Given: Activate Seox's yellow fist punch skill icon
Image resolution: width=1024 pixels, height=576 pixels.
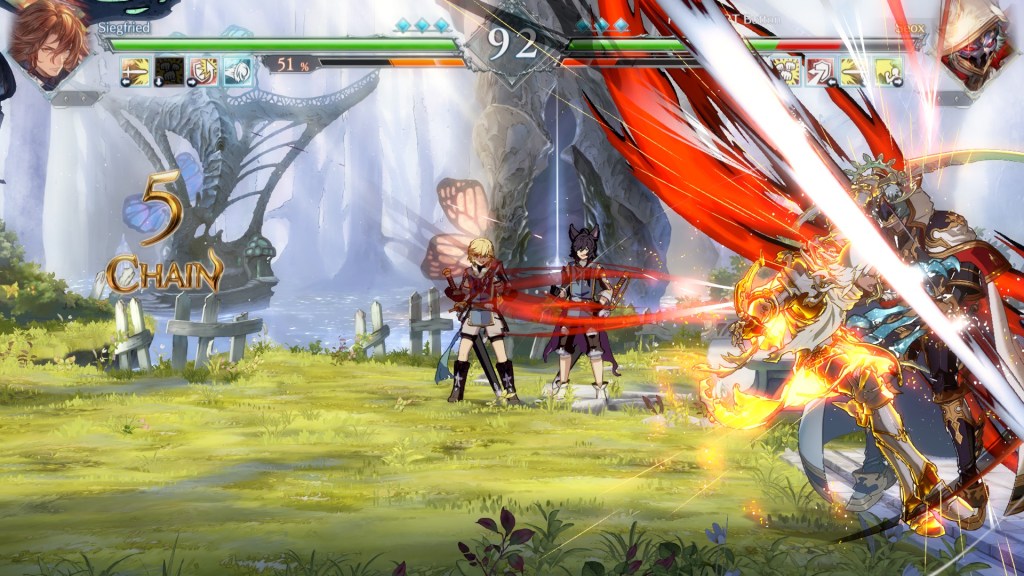Looking at the screenshot, I should pos(786,71).
